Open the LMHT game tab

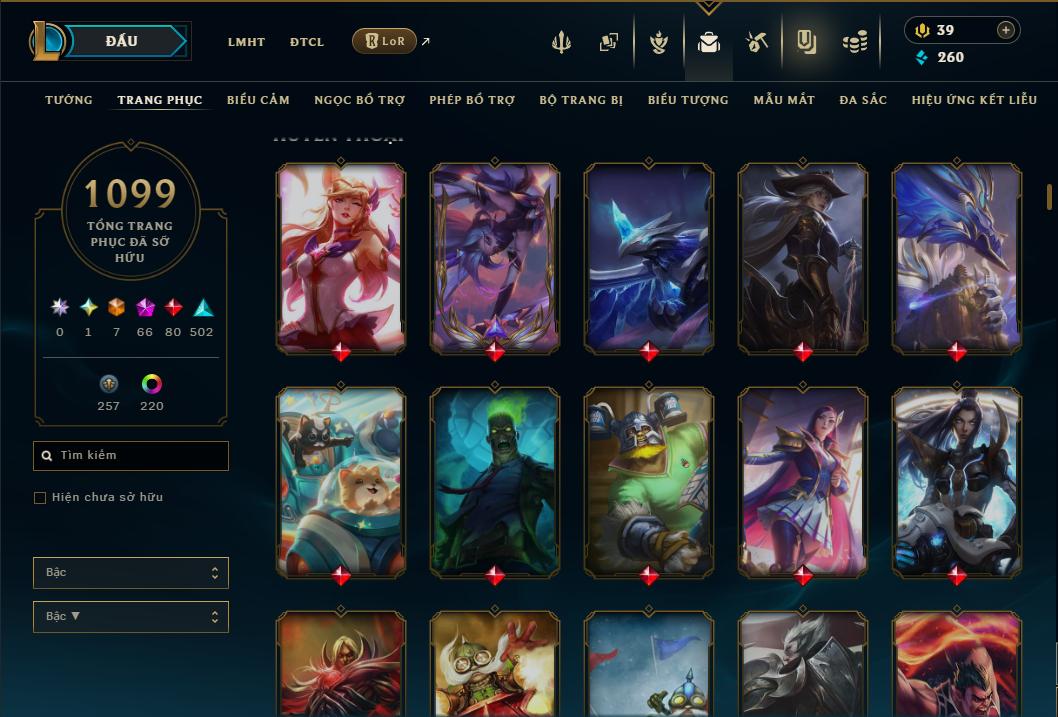point(246,42)
